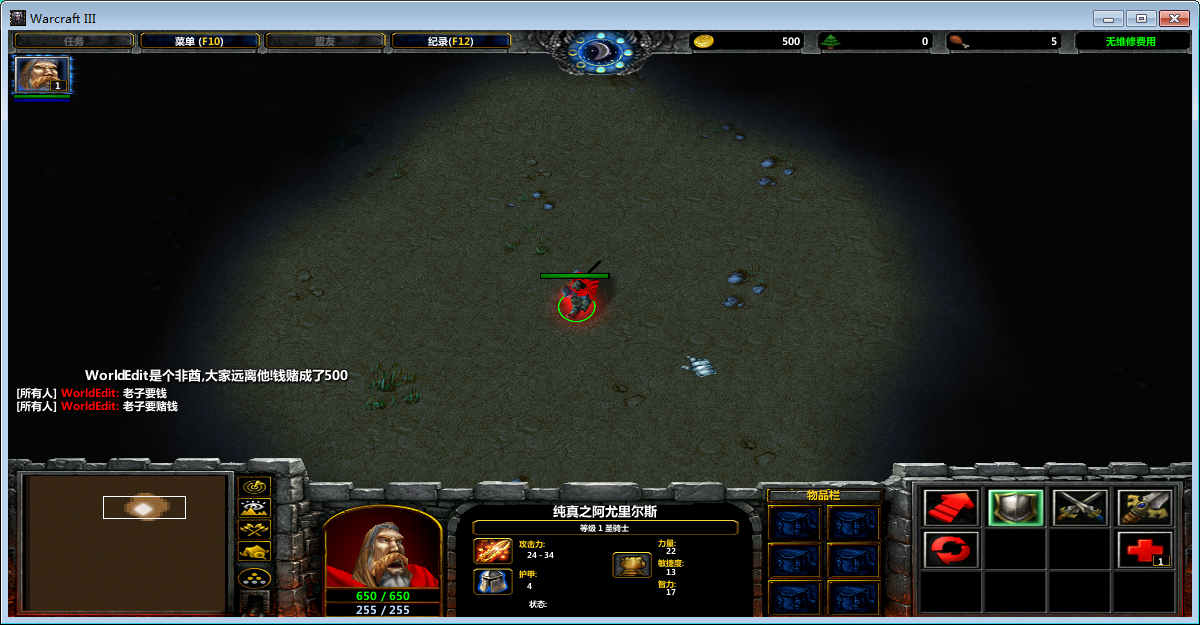This screenshot has height=625, width=1200.
Task: Activate the minimap signal ping button
Action: [256, 486]
